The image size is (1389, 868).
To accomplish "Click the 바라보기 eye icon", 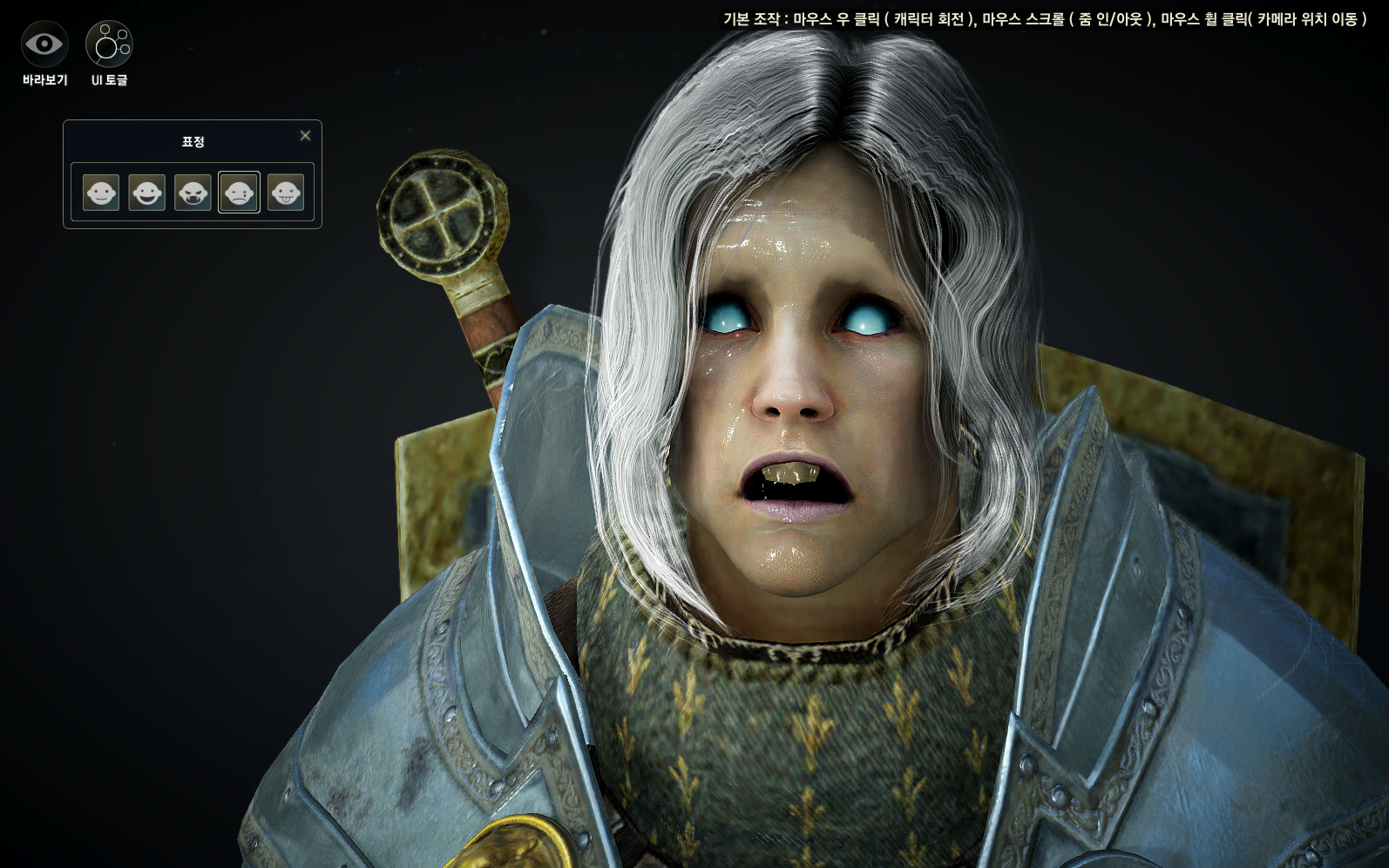I will click(44, 44).
